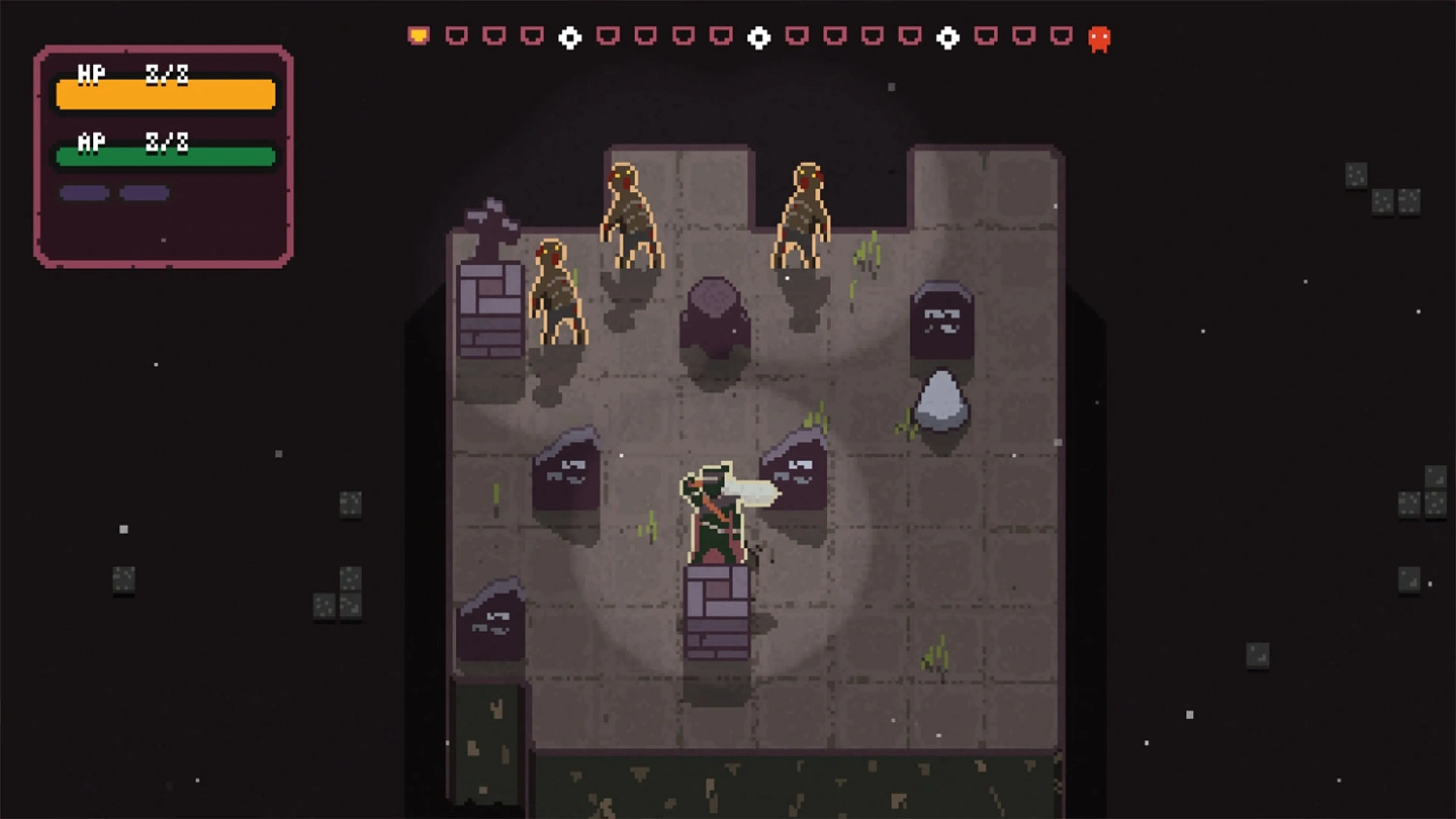1456x819 pixels.
Task: Toggle the leftmost purple pill indicator in the stats panel
Action: point(83,193)
